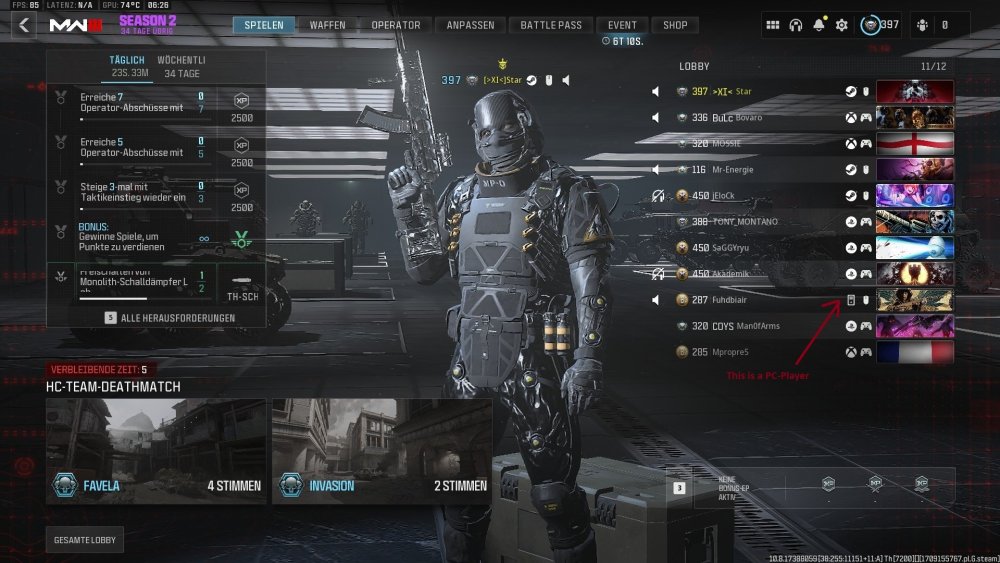This screenshot has width=1000, height=563.
Task: Vote for the Favela map
Action: pyautogui.click(x=156, y=450)
